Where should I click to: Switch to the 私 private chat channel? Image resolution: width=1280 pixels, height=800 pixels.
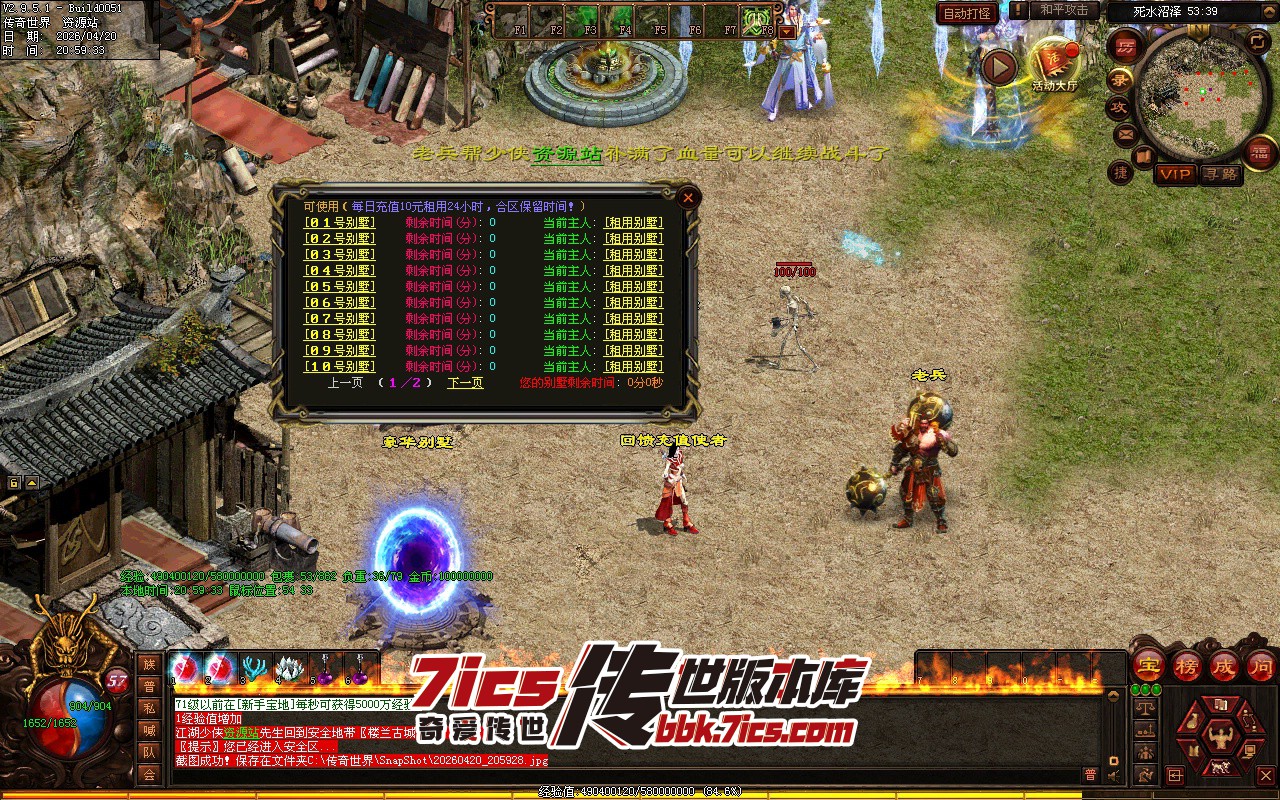(x=149, y=708)
